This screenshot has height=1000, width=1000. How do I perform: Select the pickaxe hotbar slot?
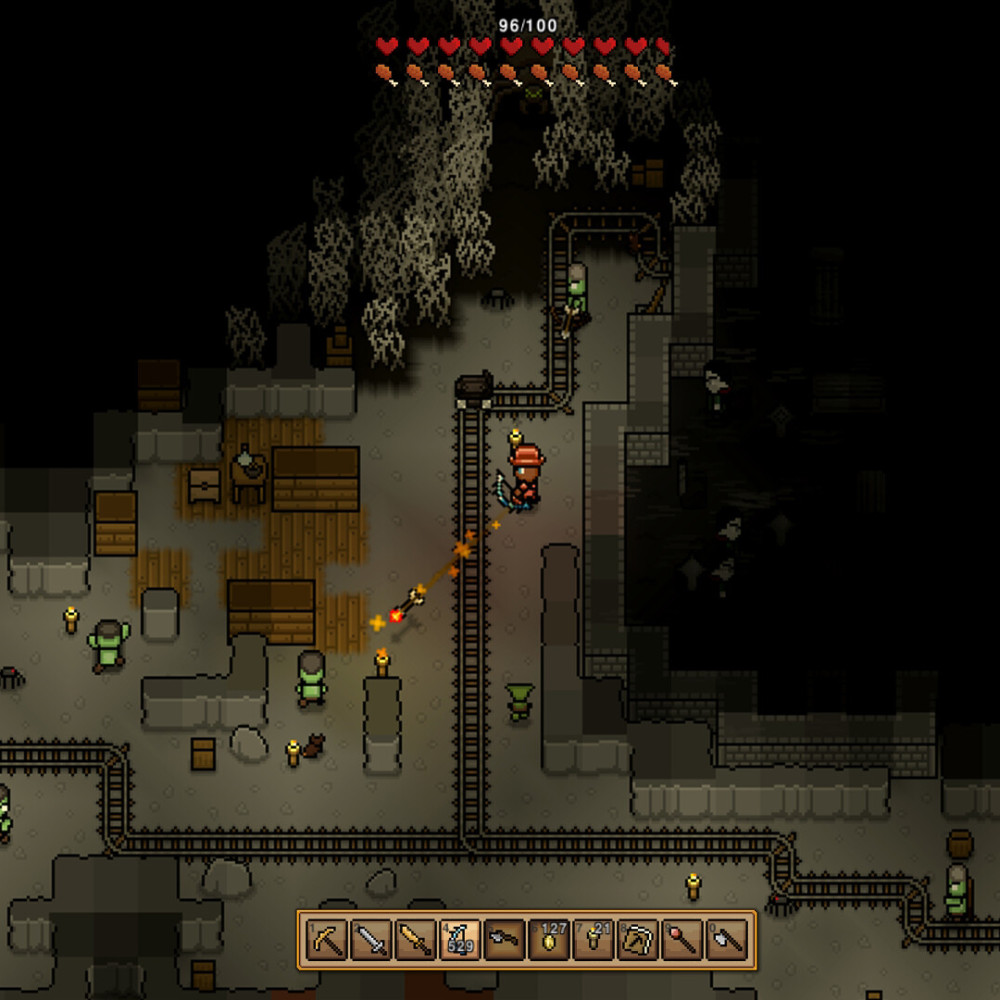pos(326,940)
